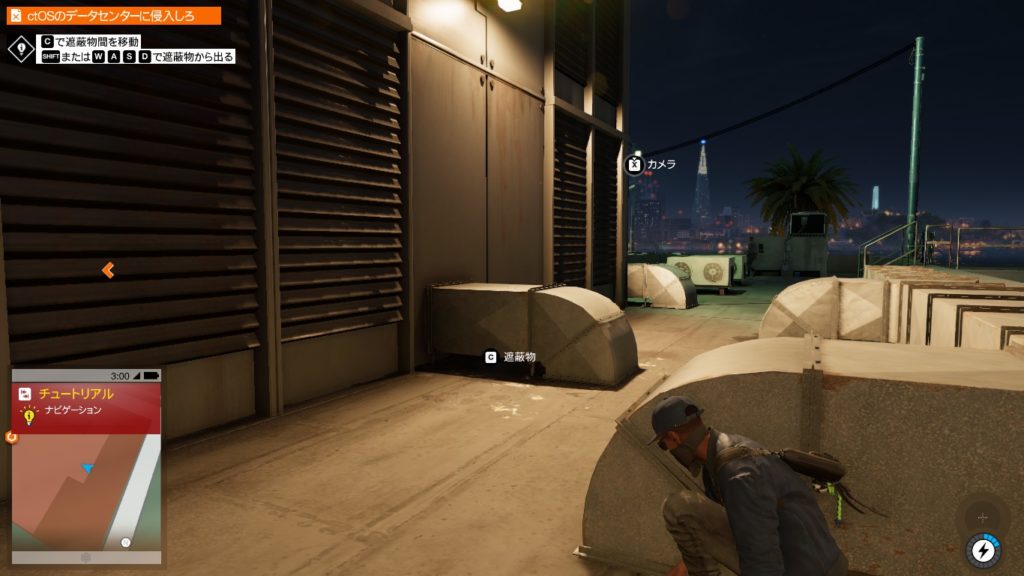Click the orange arrow waypoint indicator
Screen dimensions: 1024x576
[108, 270]
